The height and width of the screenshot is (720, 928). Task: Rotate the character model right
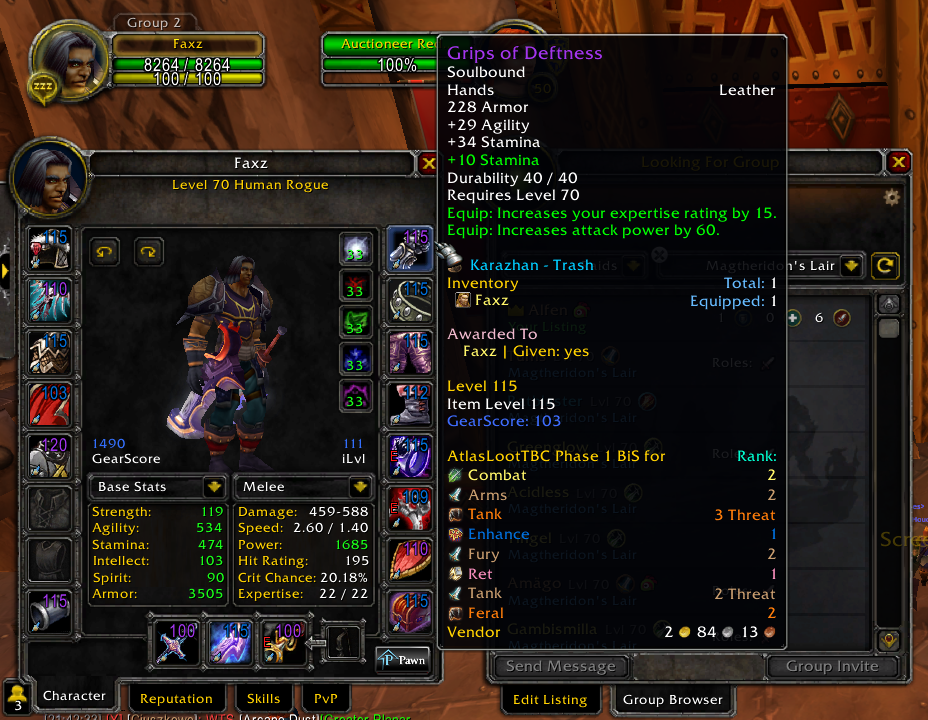(x=149, y=251)
